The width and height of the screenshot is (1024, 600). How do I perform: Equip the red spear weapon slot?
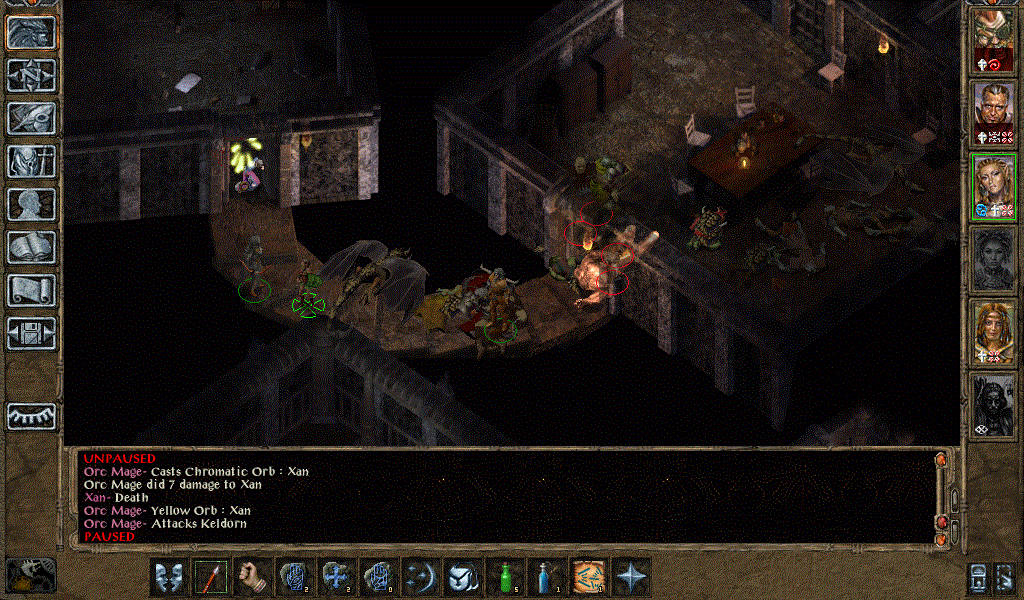point(210,577)
